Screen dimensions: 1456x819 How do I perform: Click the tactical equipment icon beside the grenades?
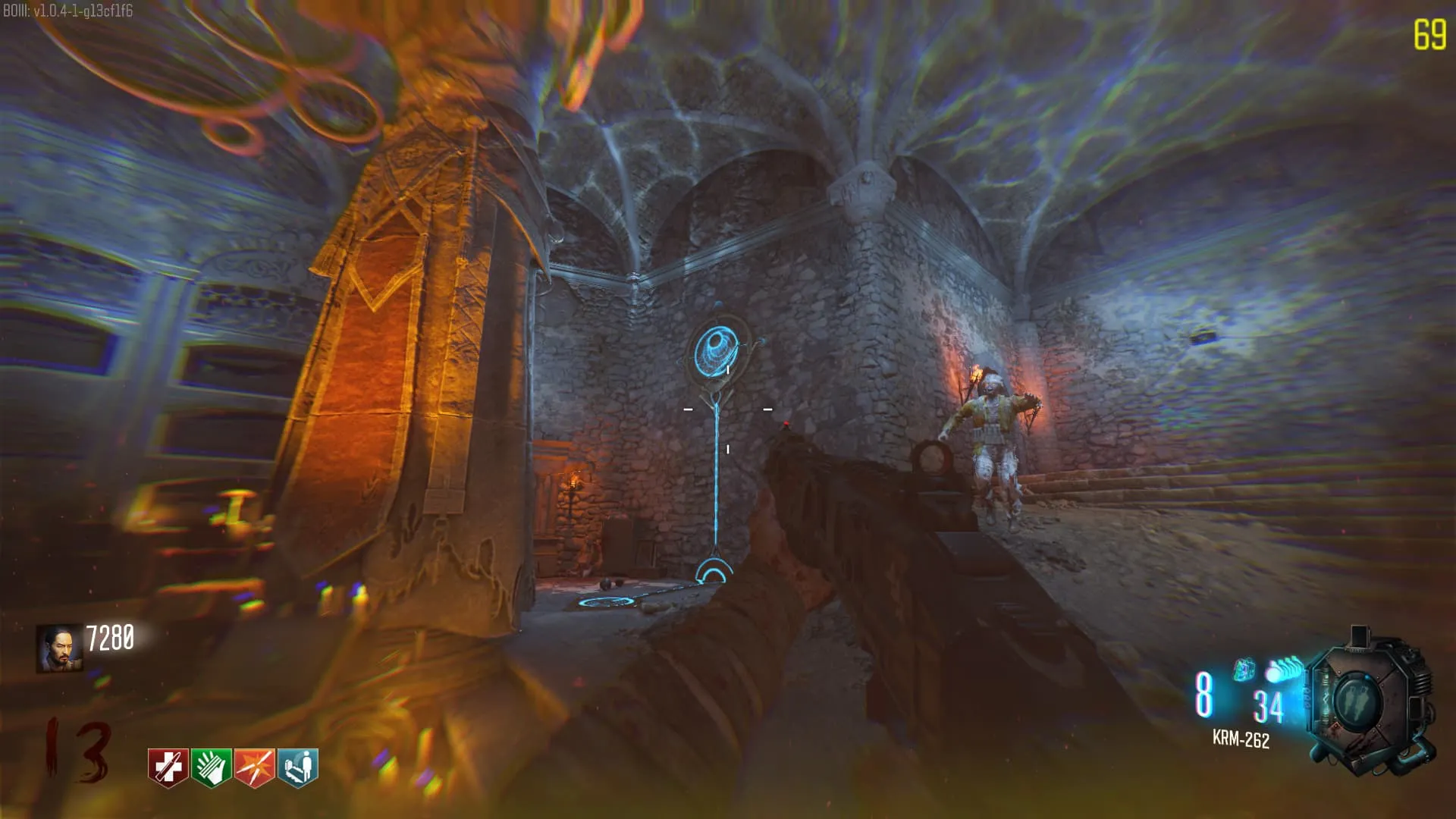[1244, 670]
